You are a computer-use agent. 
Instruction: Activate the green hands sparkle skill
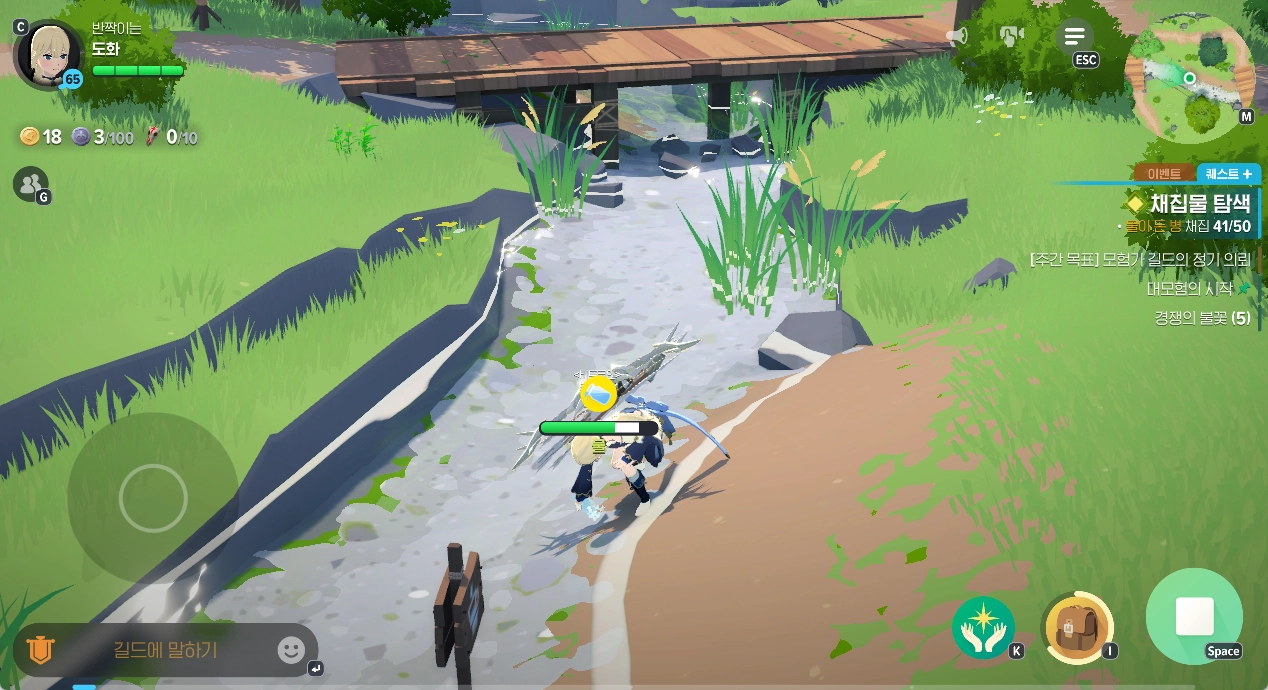tap(983, 627)
